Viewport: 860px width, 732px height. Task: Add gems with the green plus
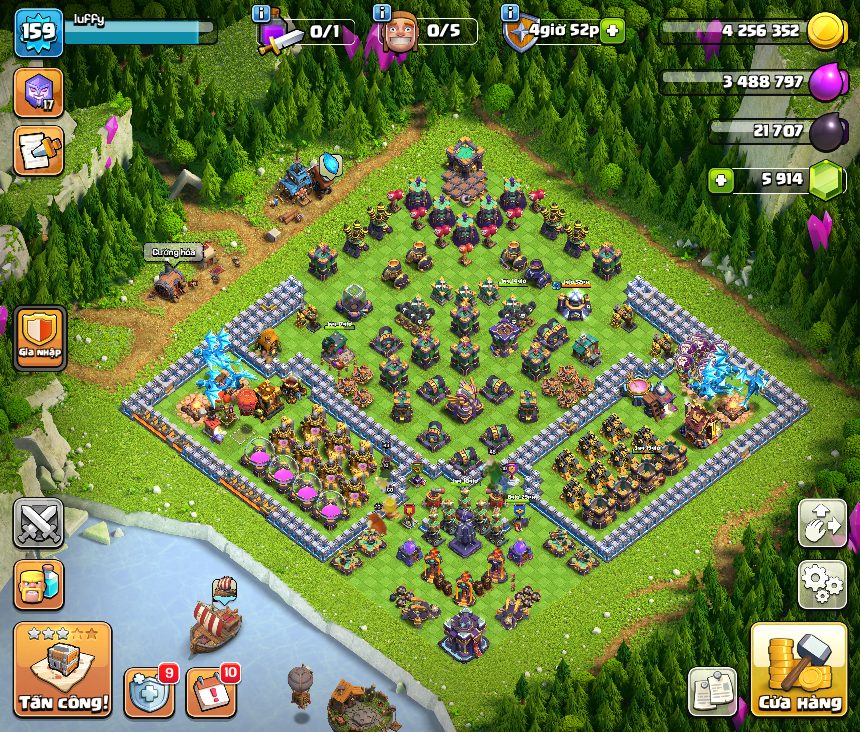pos(721,180)
